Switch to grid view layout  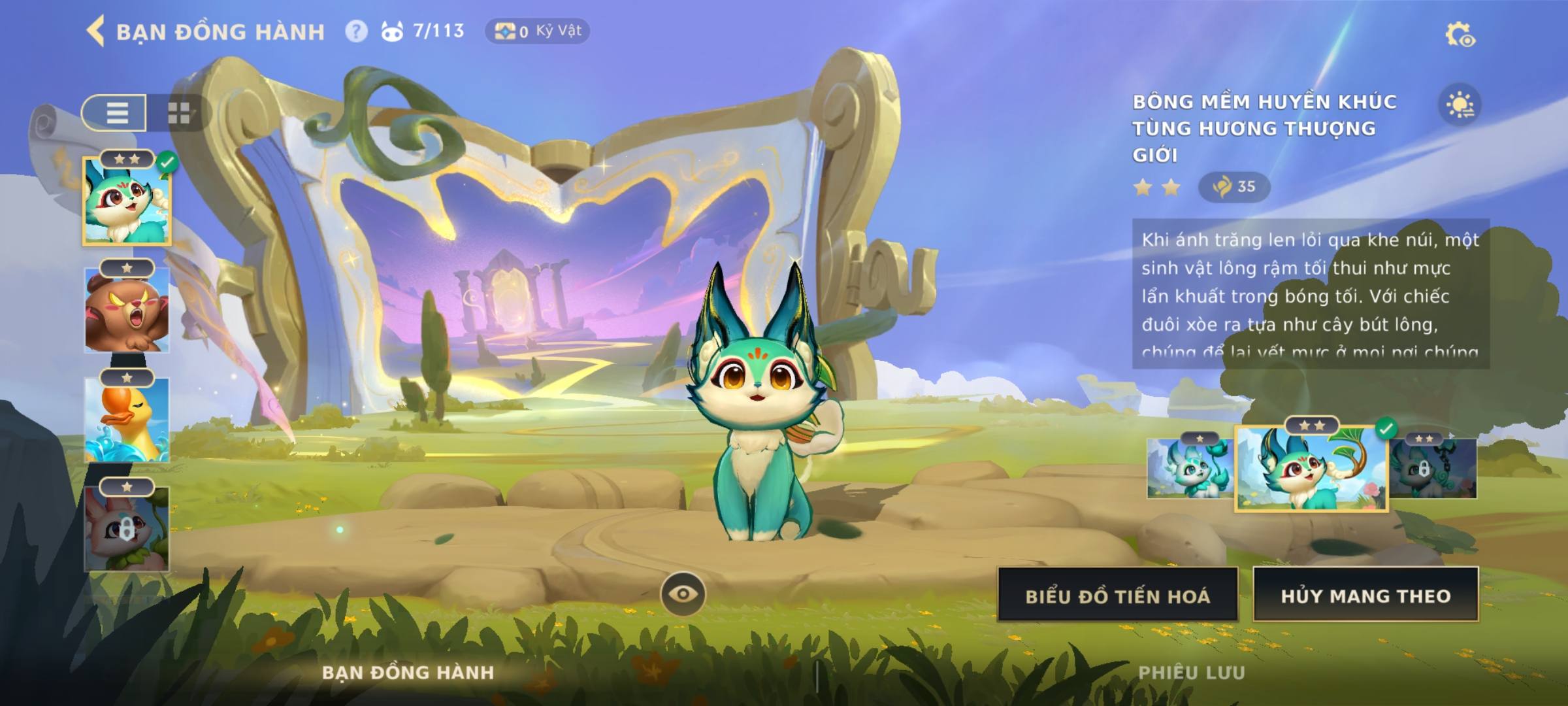tap(178, 113)
